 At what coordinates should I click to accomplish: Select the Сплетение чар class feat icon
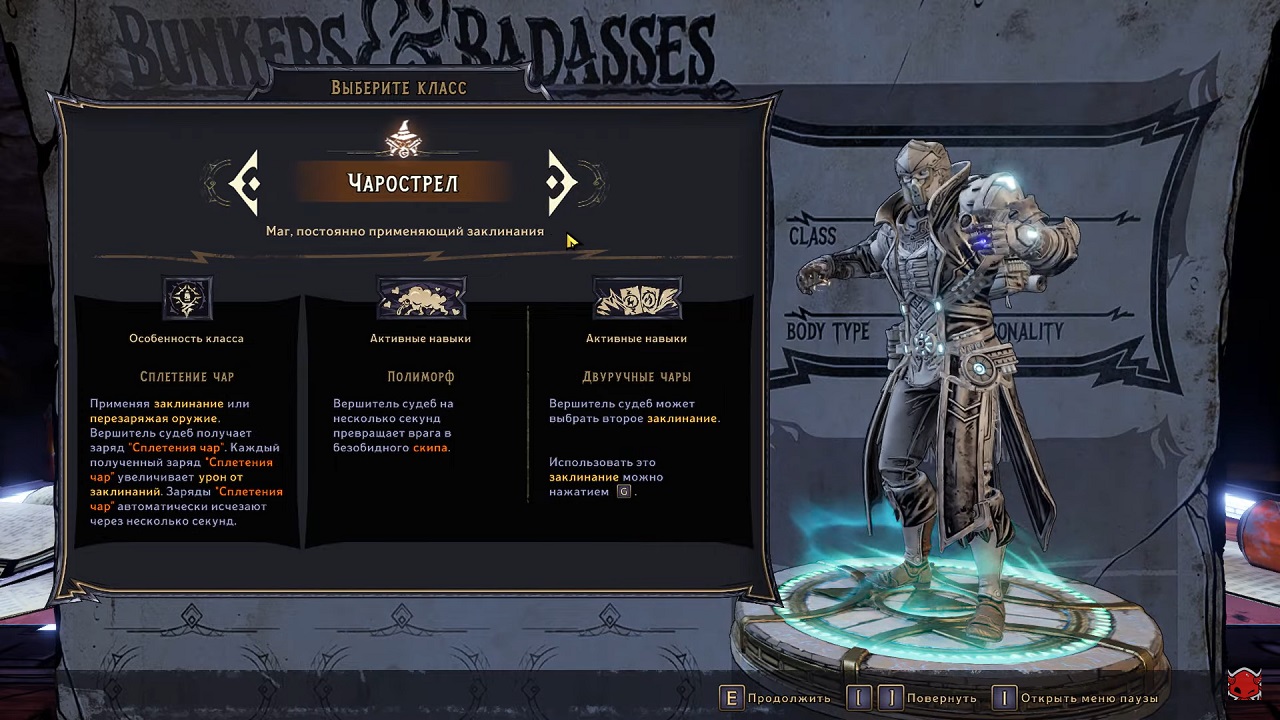point(187,298)
